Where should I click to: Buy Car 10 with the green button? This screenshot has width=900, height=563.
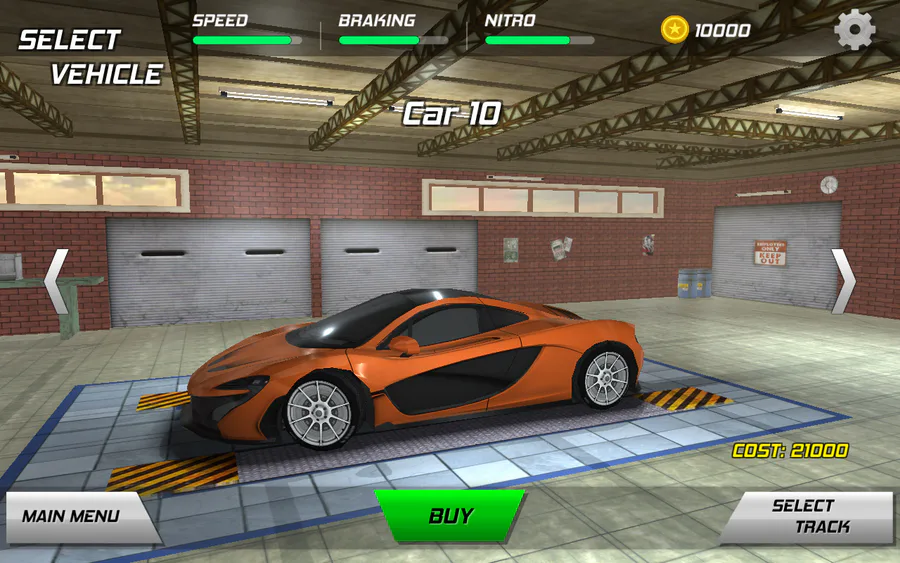pos(450,516)
